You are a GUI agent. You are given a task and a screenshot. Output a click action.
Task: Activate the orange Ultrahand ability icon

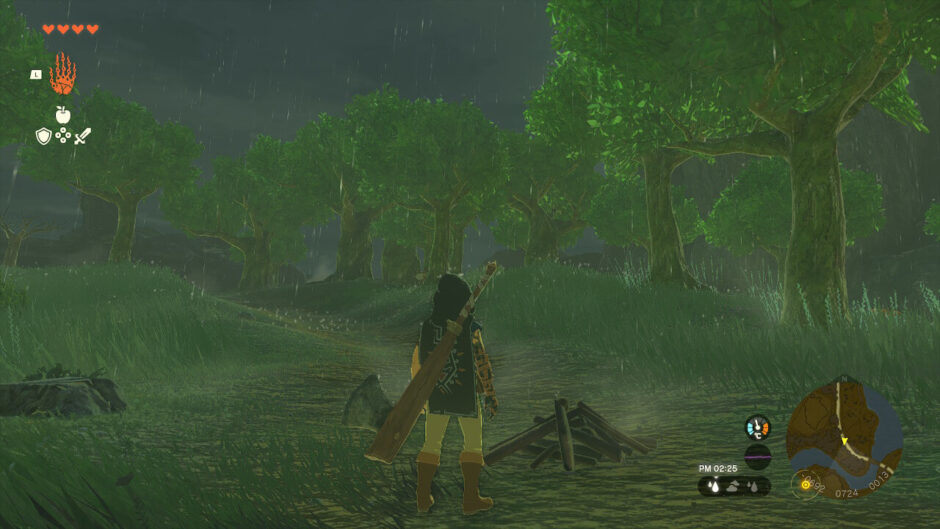[62, 74]
